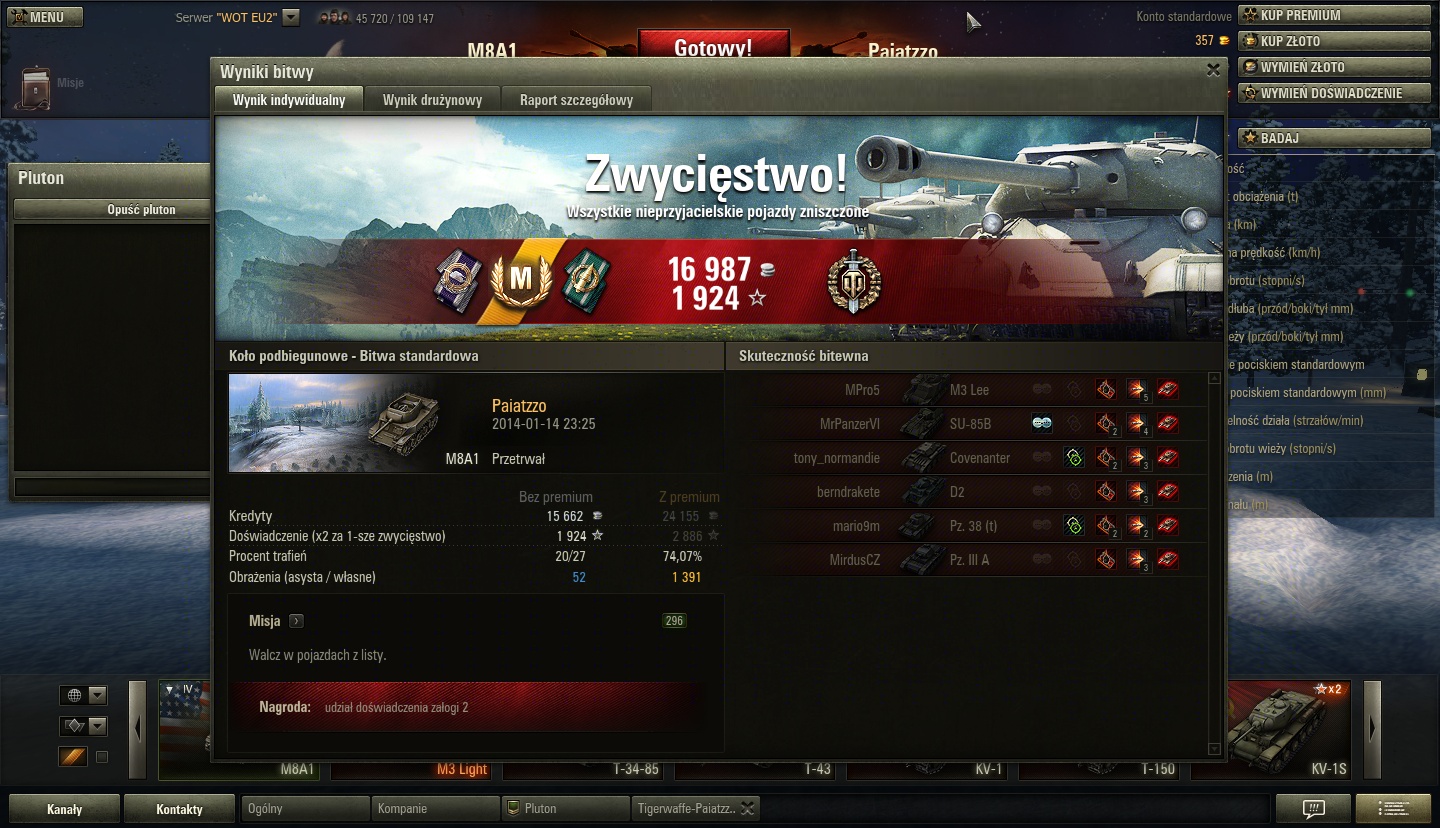
Task: Open the server selection dropdown
Action: pos(291,17)
